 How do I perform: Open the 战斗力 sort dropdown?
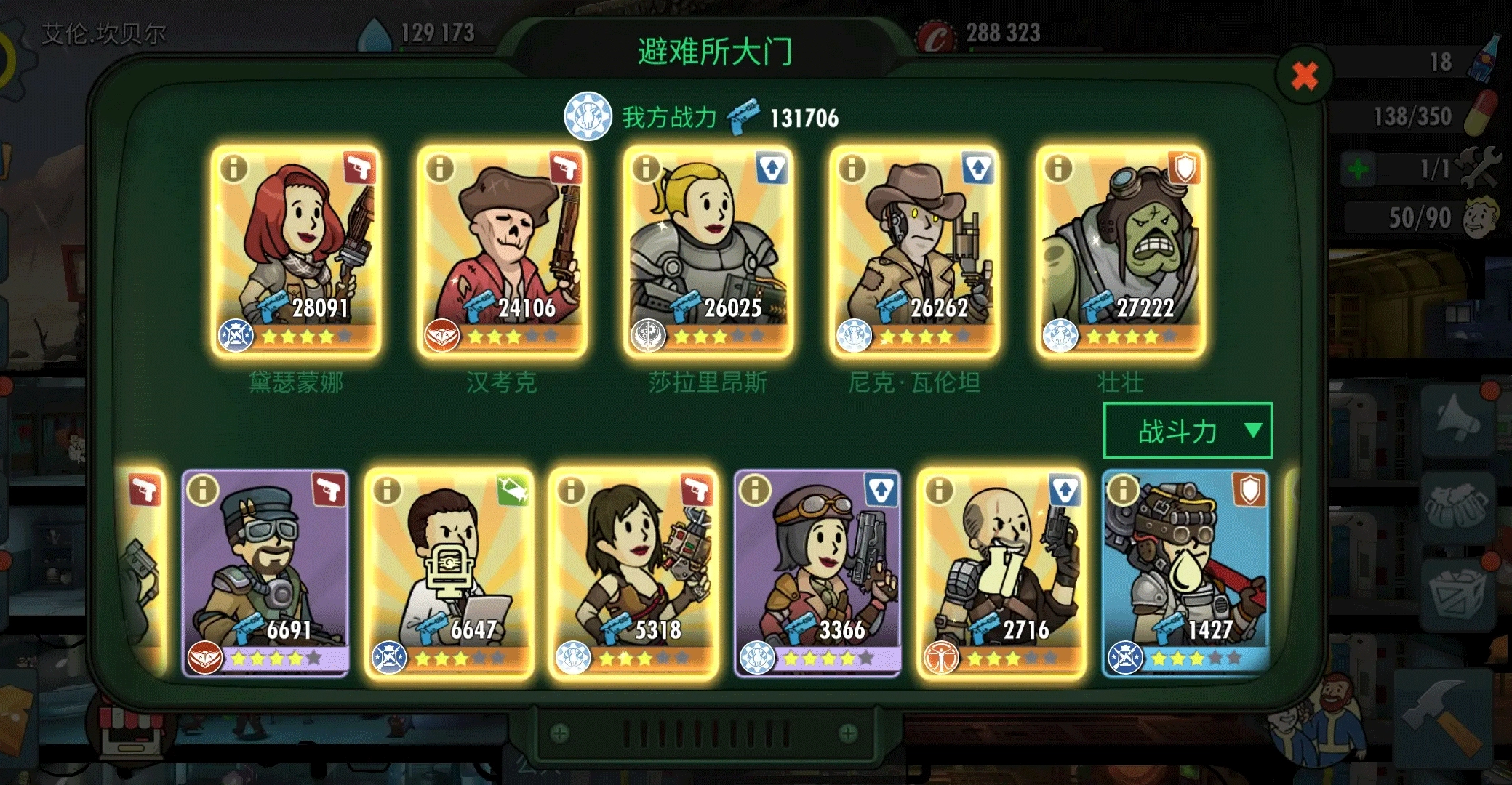1187,430
